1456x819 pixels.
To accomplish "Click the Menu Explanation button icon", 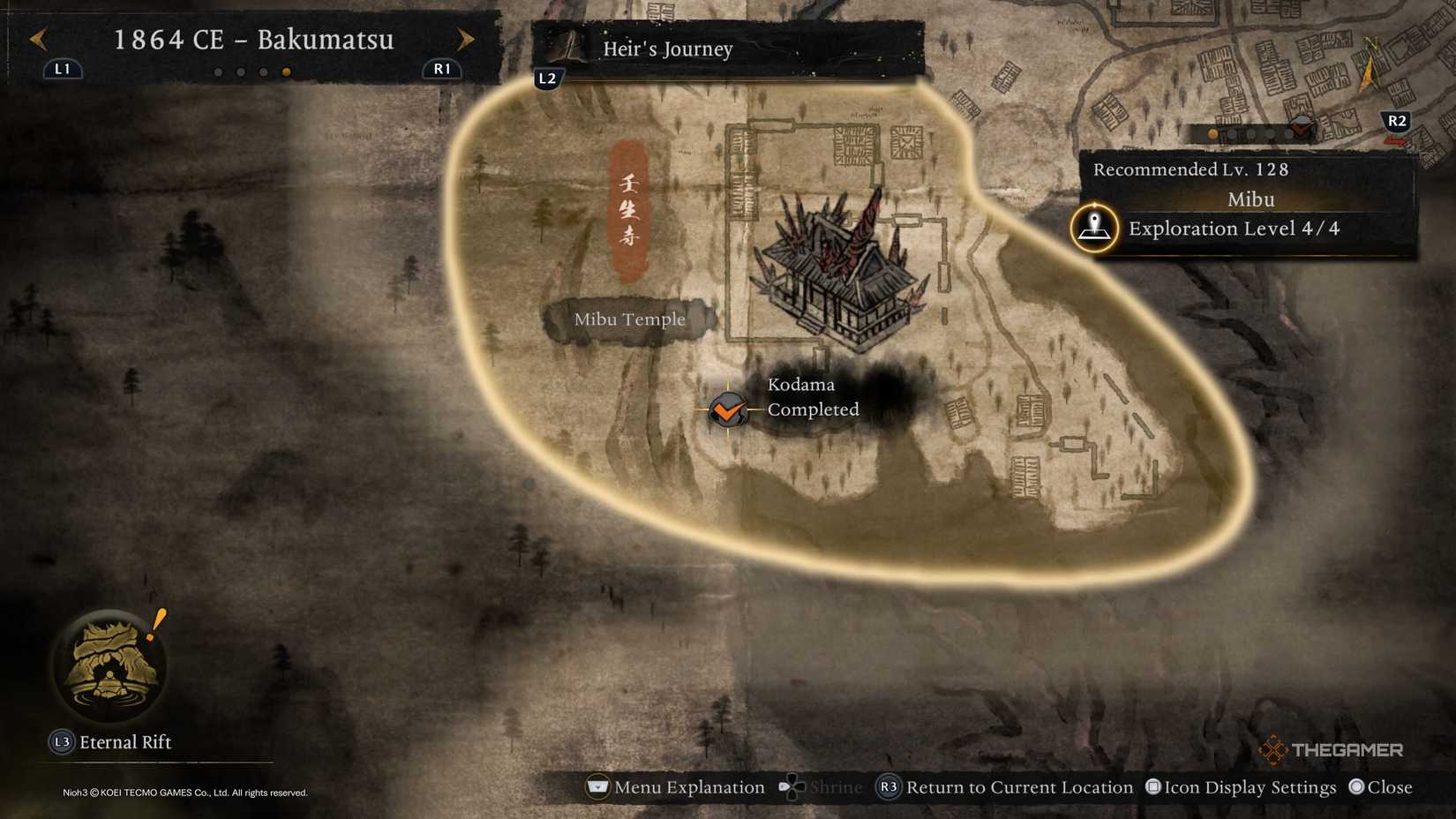I will pyautogui.click(x=597, y=786).
